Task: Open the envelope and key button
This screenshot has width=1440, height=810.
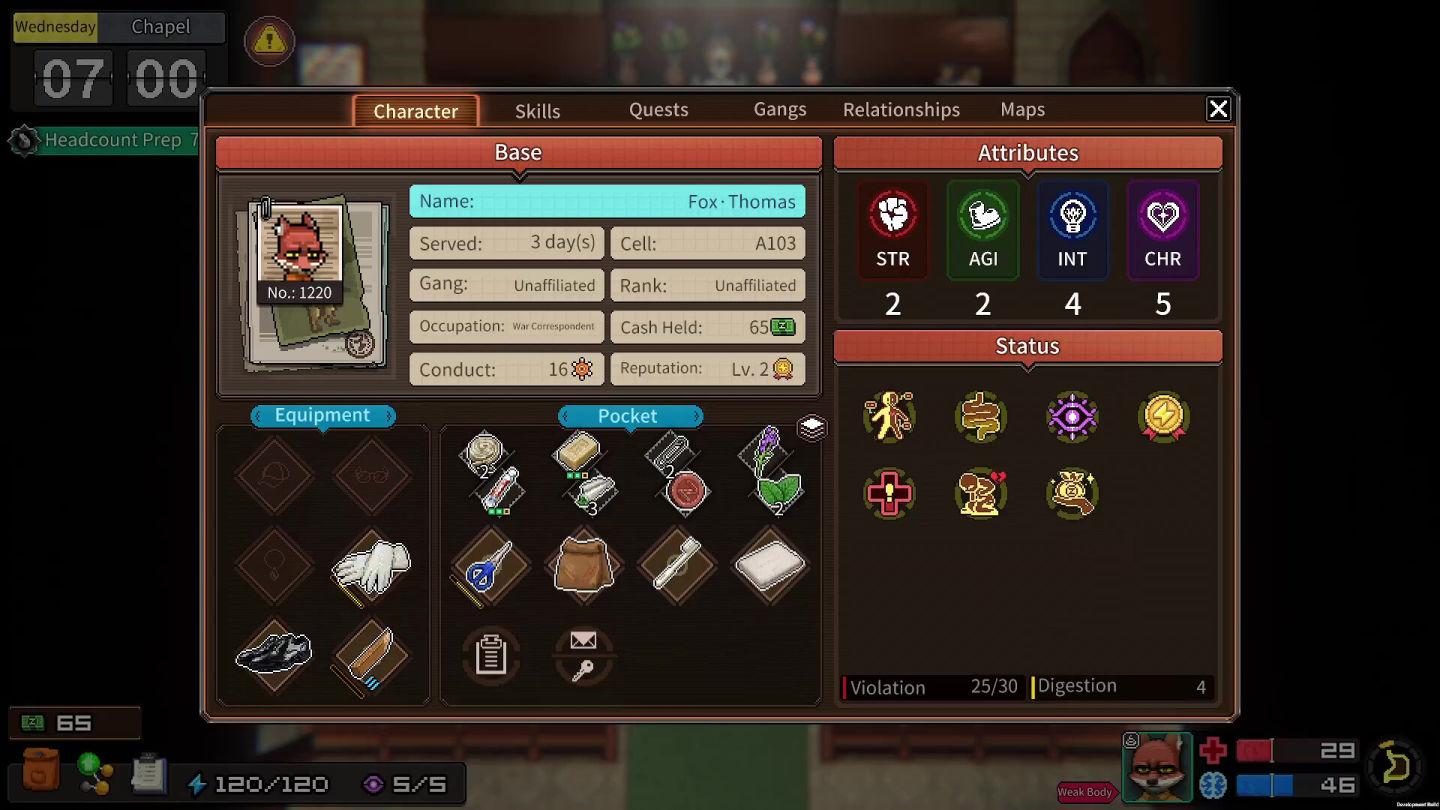Action: [584, 655]
